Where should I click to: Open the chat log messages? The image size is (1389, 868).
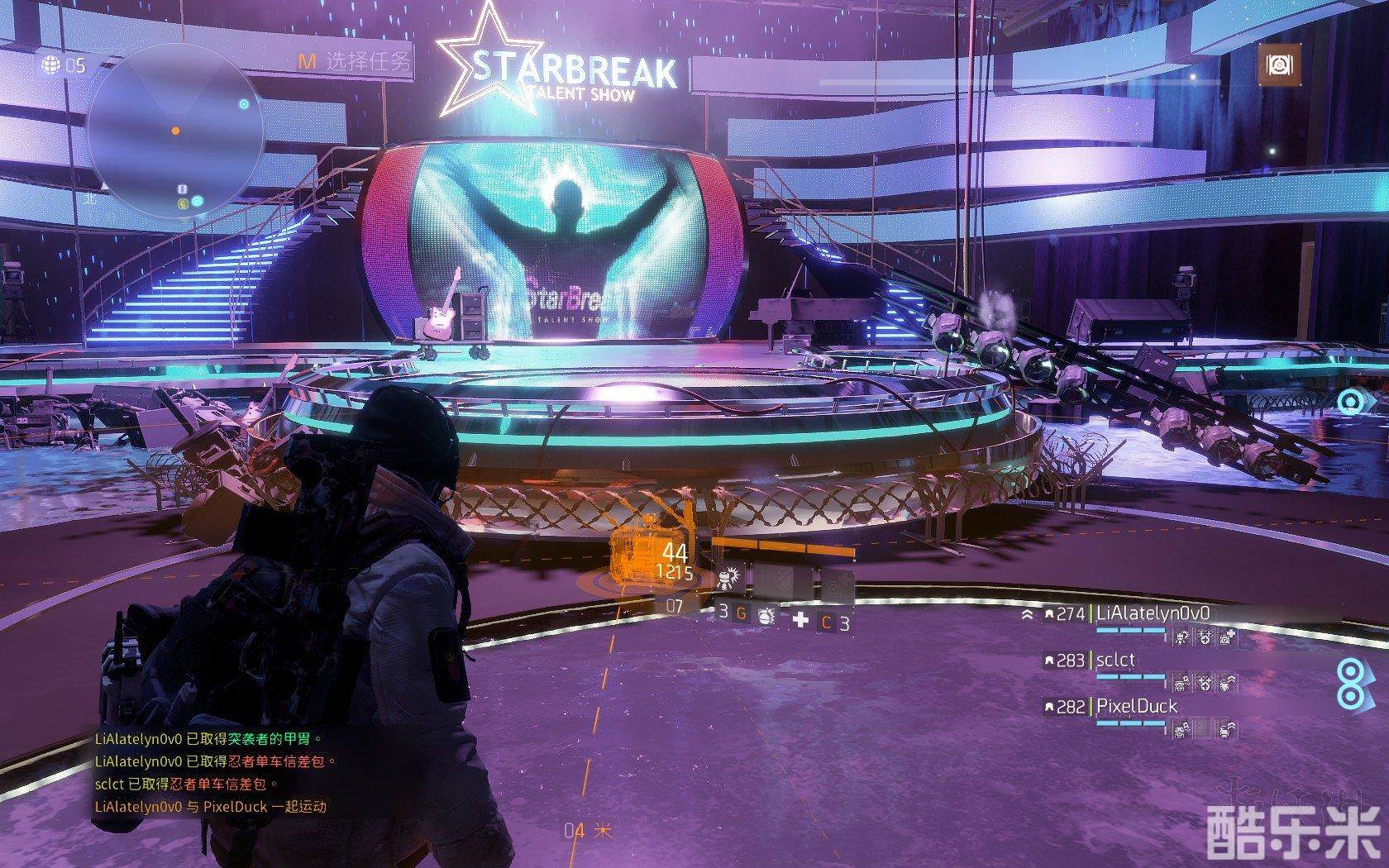tap(211, 773)
